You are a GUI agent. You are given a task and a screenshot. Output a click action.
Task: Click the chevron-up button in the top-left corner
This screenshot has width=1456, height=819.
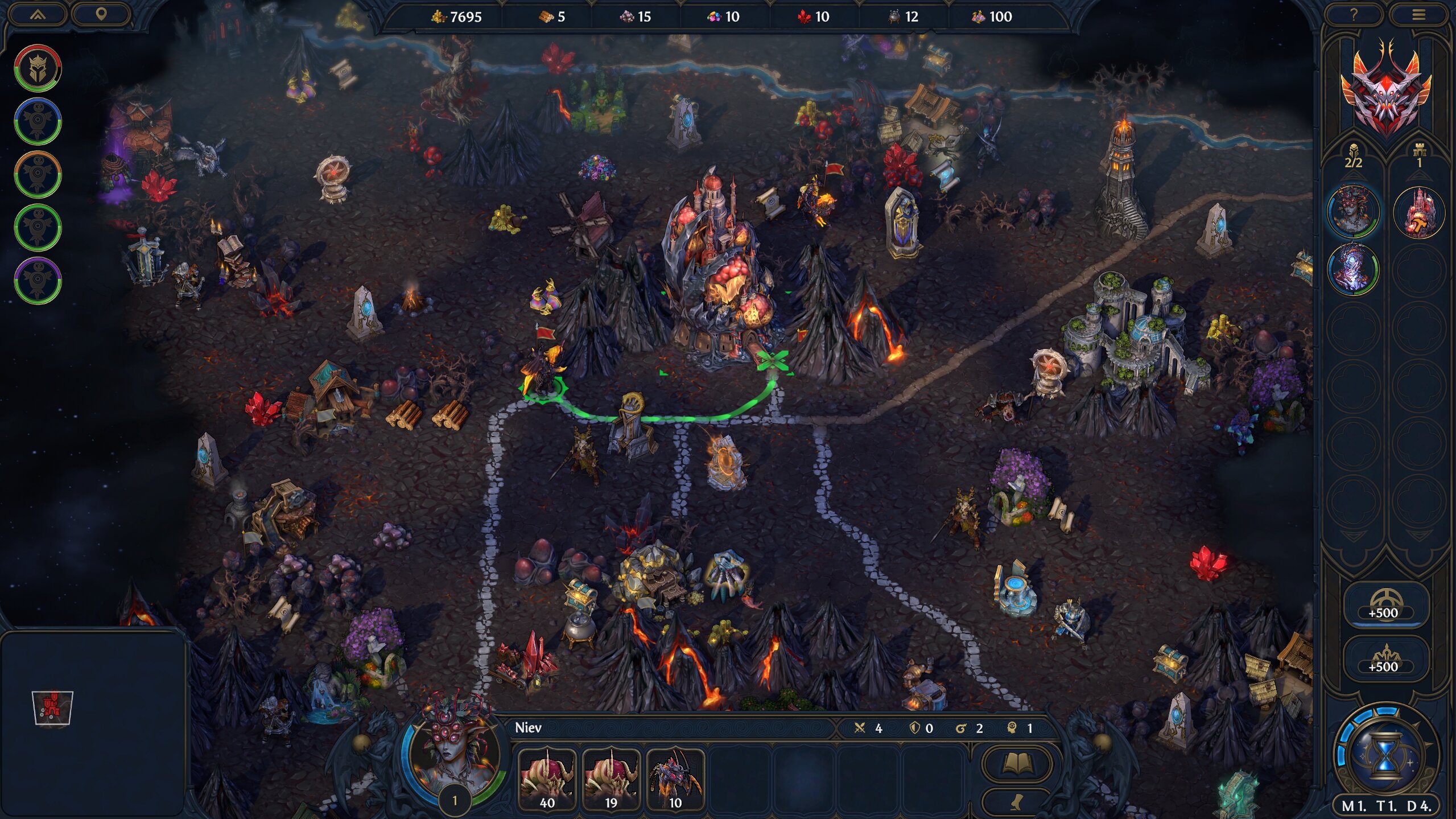[38, 14]
